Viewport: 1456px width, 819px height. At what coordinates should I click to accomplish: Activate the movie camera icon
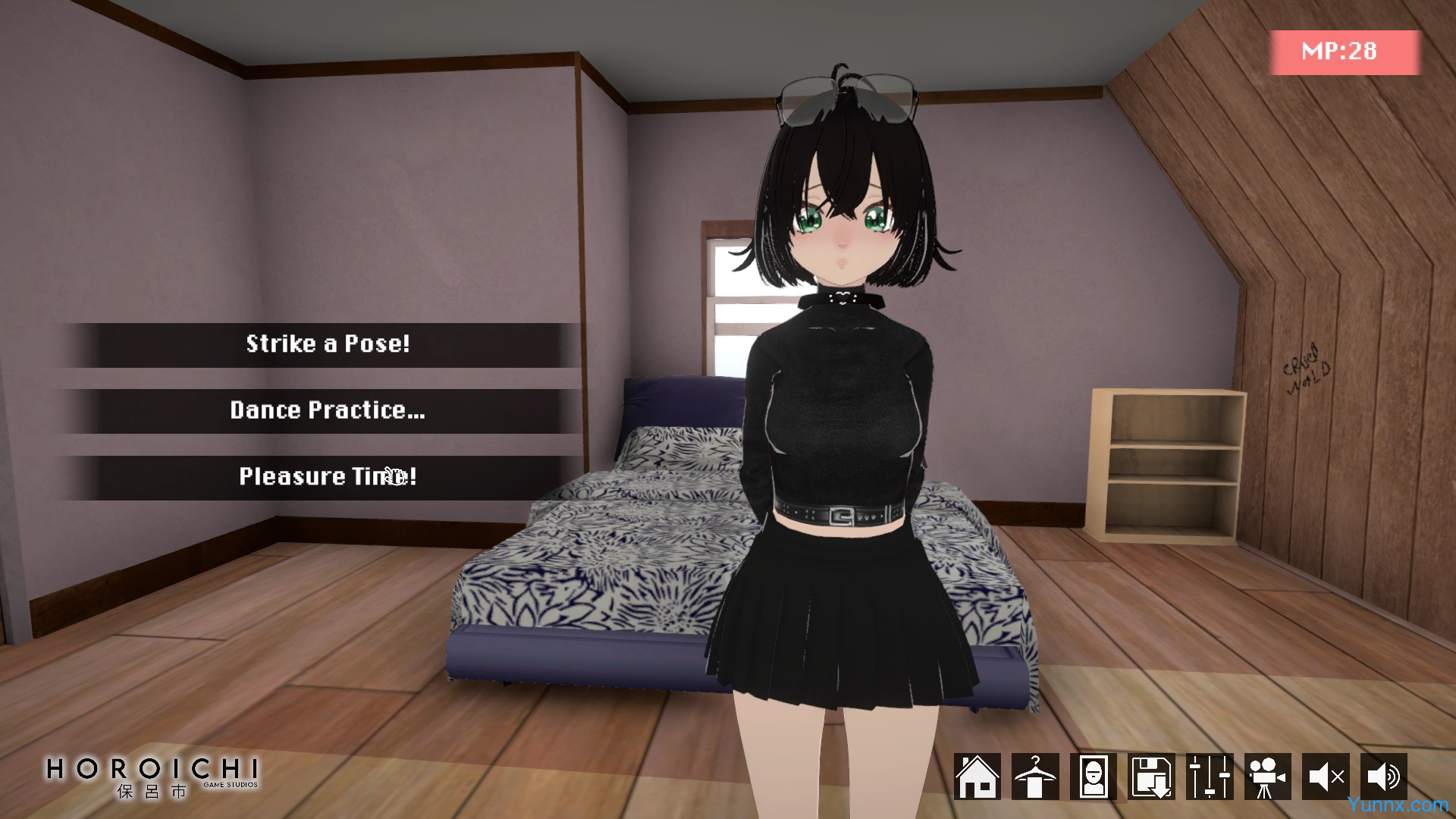pyautogui.click(x=1267, y=777)
